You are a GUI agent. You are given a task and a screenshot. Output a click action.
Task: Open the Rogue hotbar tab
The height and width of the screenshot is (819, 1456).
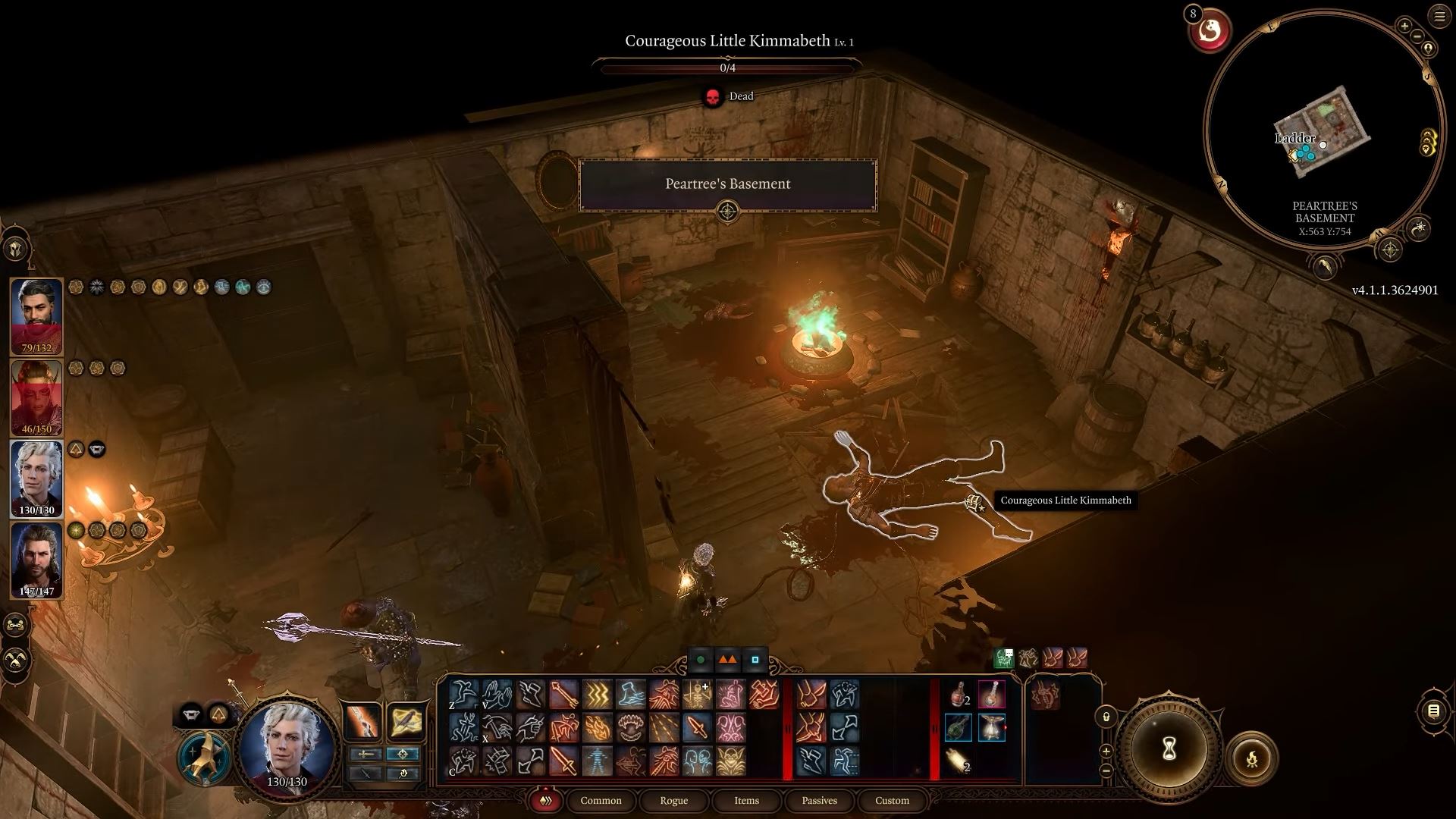[x=673, y=801]
